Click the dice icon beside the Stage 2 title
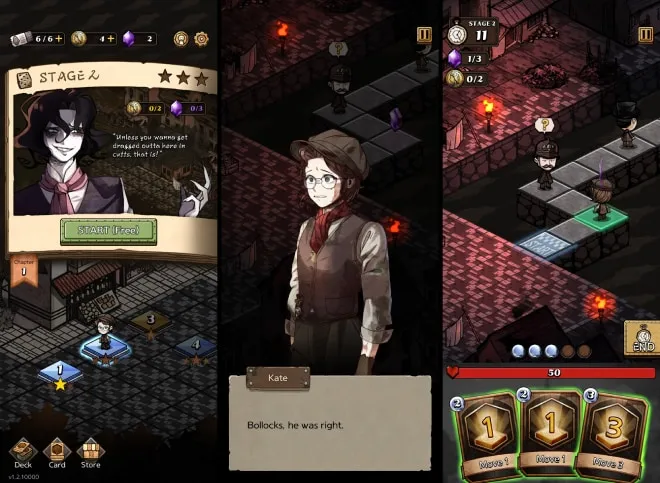 (458, 34)
